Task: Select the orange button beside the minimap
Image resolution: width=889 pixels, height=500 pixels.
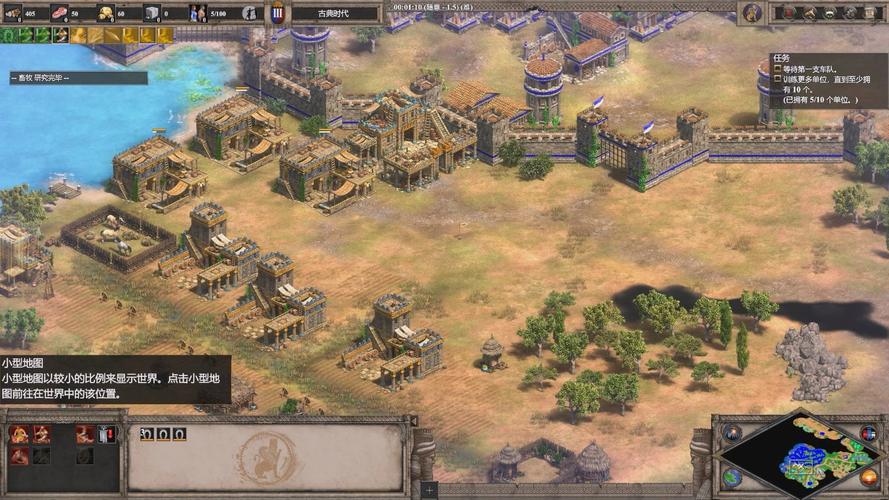Action: pos(867,477)
